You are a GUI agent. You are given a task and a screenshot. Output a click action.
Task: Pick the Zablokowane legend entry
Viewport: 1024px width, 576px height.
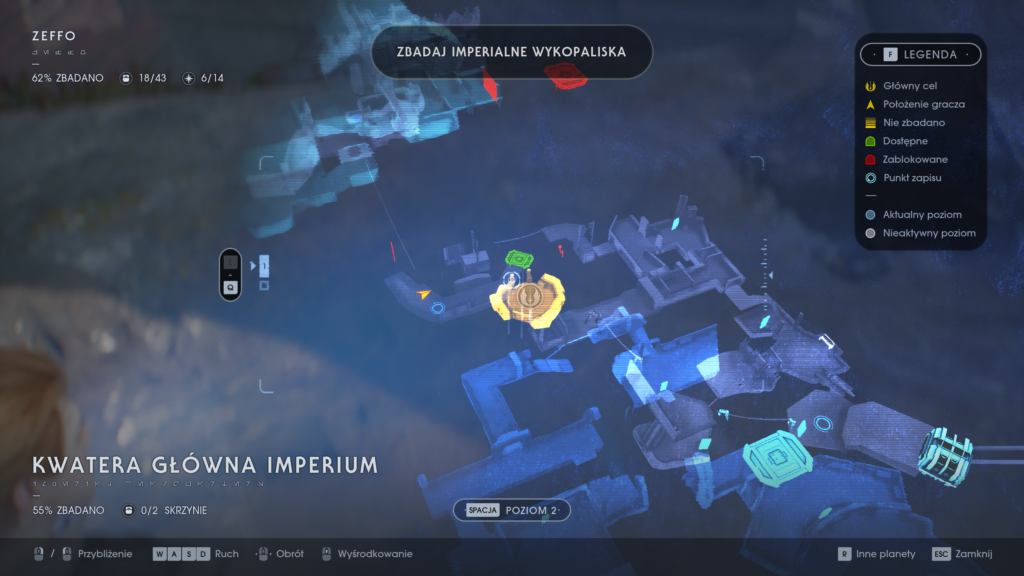click(x=908, y=159)
